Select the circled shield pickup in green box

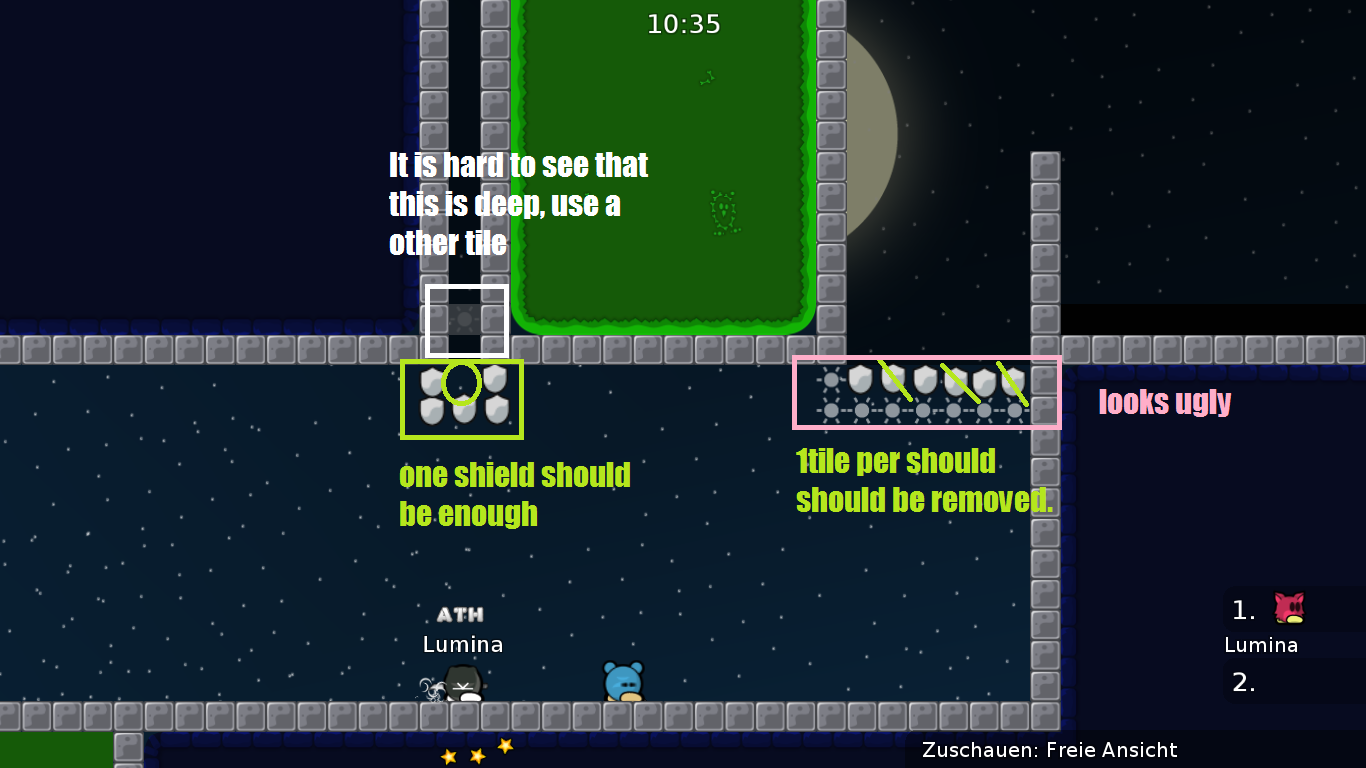(461, 383)
